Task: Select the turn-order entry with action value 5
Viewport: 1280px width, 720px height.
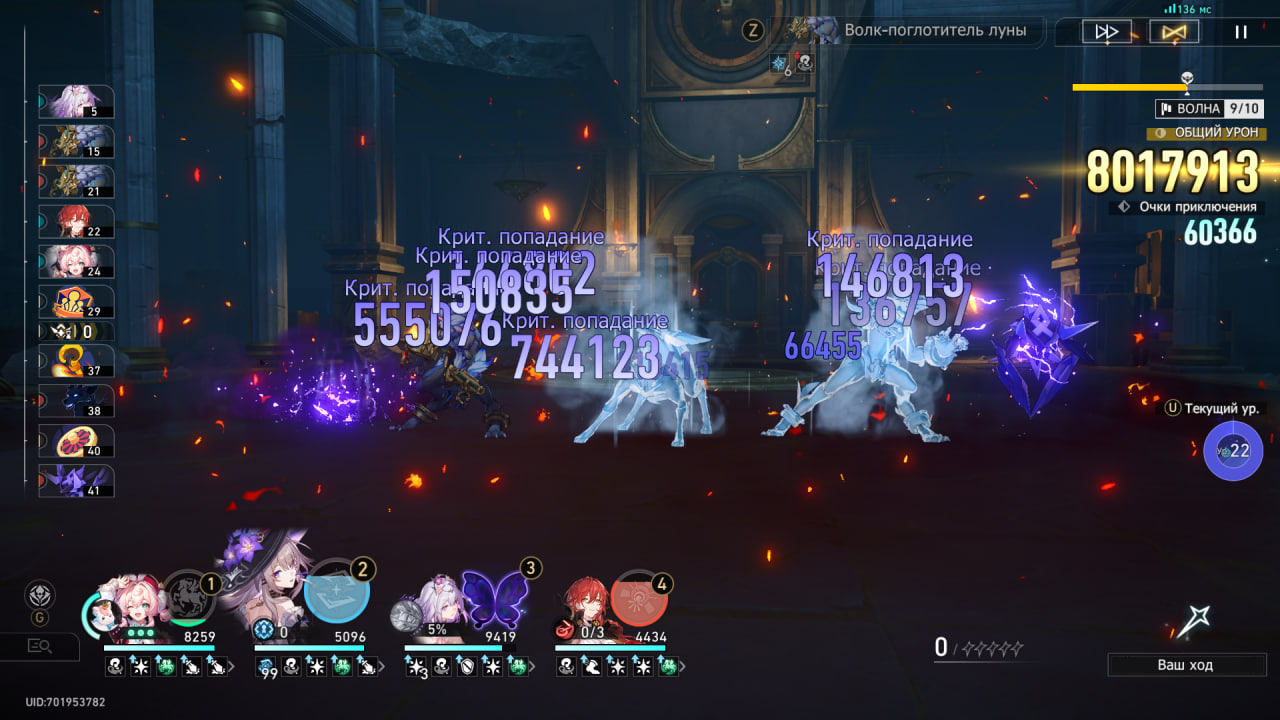Action: tap(77, 102)
